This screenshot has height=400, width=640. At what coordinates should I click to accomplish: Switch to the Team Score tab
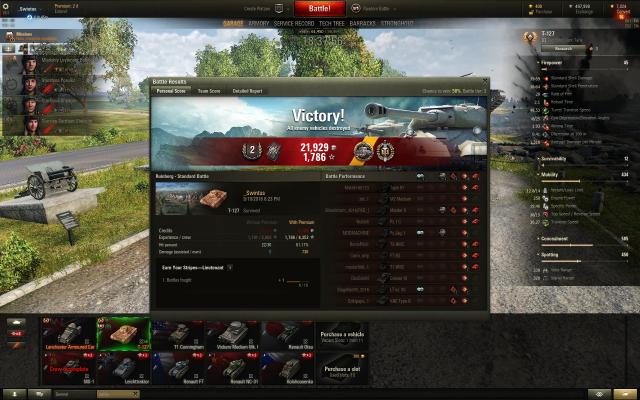(x=209, y=91)
